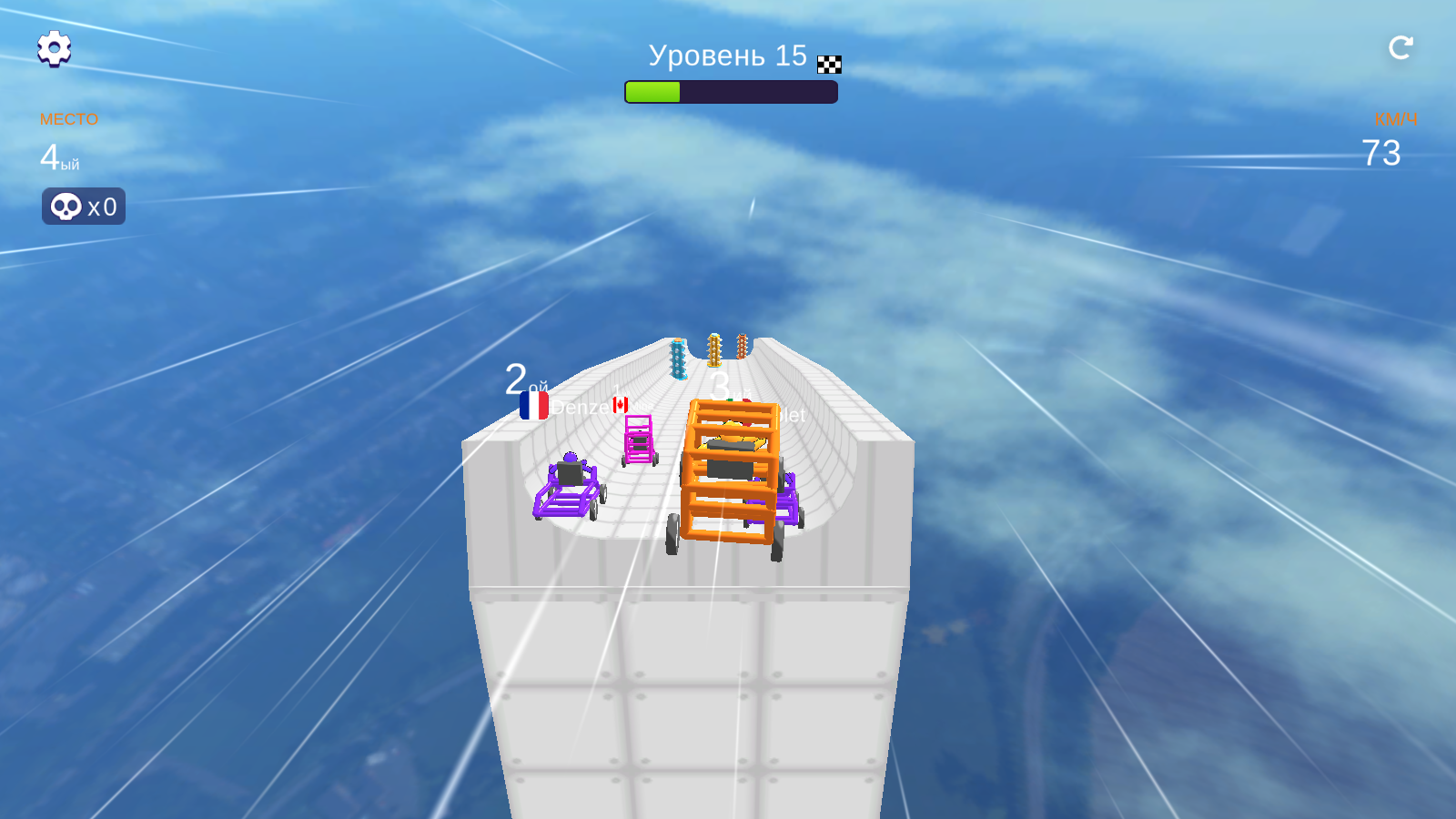Viewport: 1456px width, 819px height.
Task: Click the level progress bar
Action: [730, 91]
